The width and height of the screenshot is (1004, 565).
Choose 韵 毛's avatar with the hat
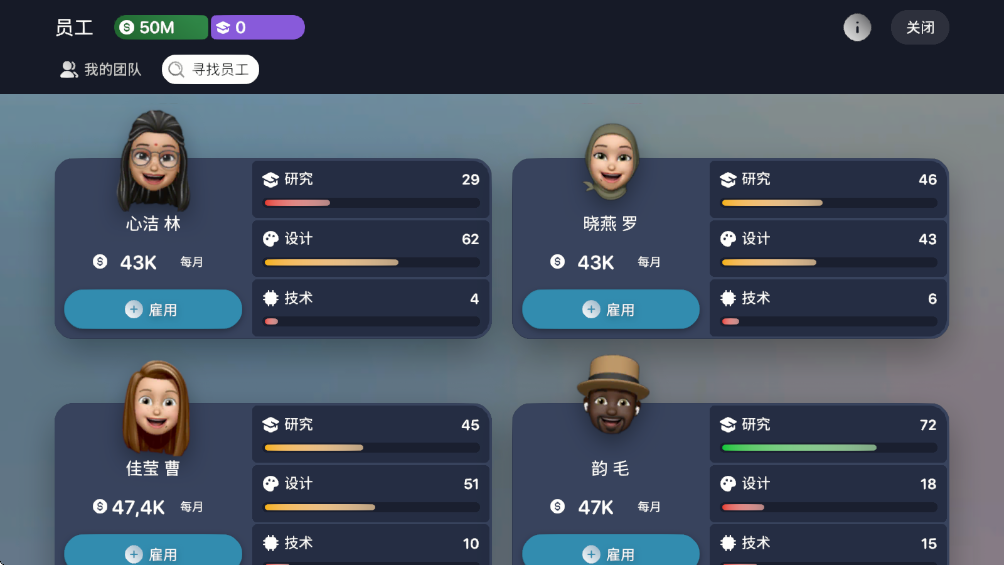(x=612, y=395)
